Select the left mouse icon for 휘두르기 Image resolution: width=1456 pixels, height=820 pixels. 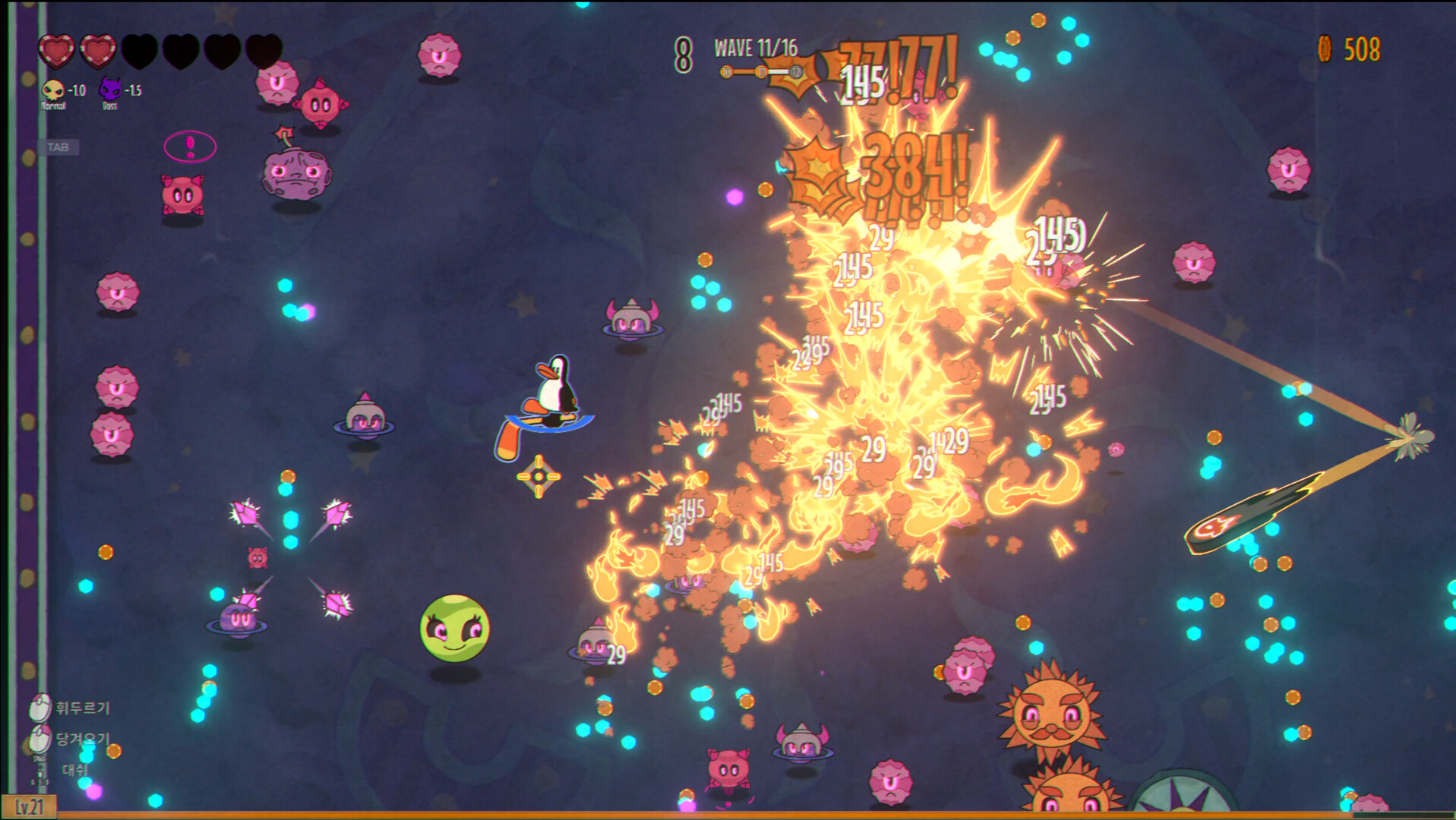[x=39, y=707]
